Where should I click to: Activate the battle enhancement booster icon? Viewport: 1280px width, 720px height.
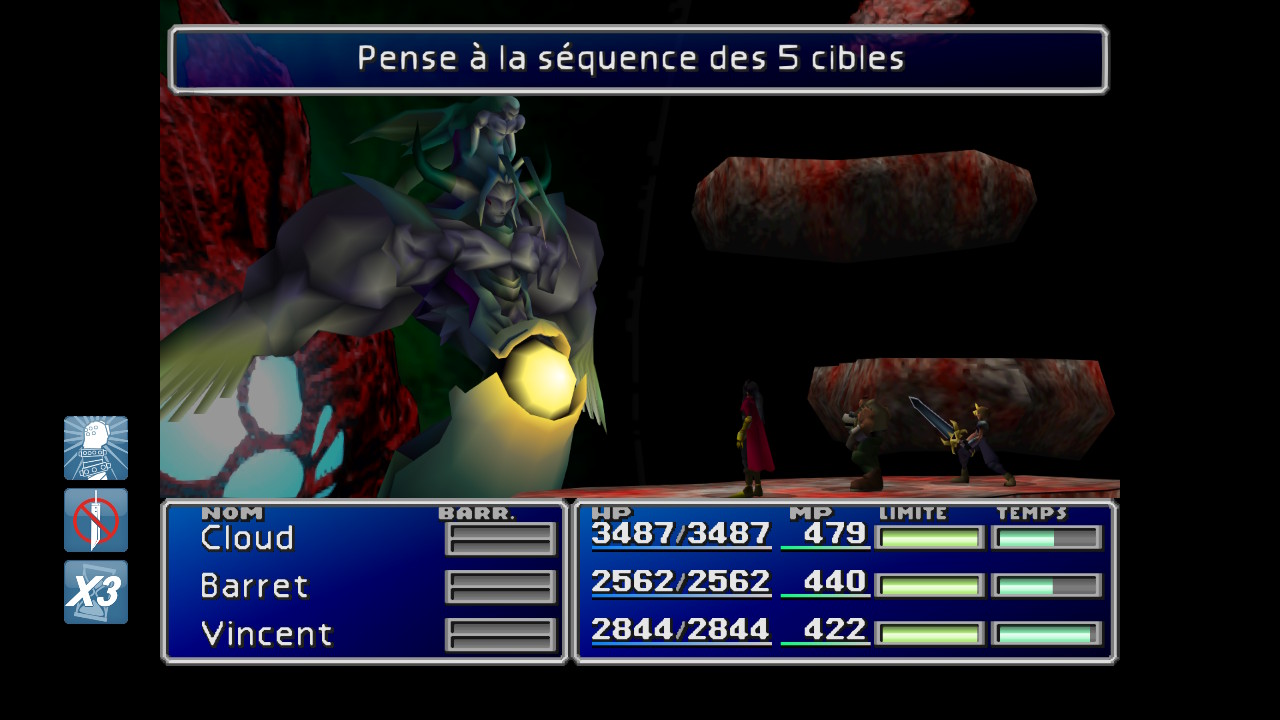tap(96, 448)
